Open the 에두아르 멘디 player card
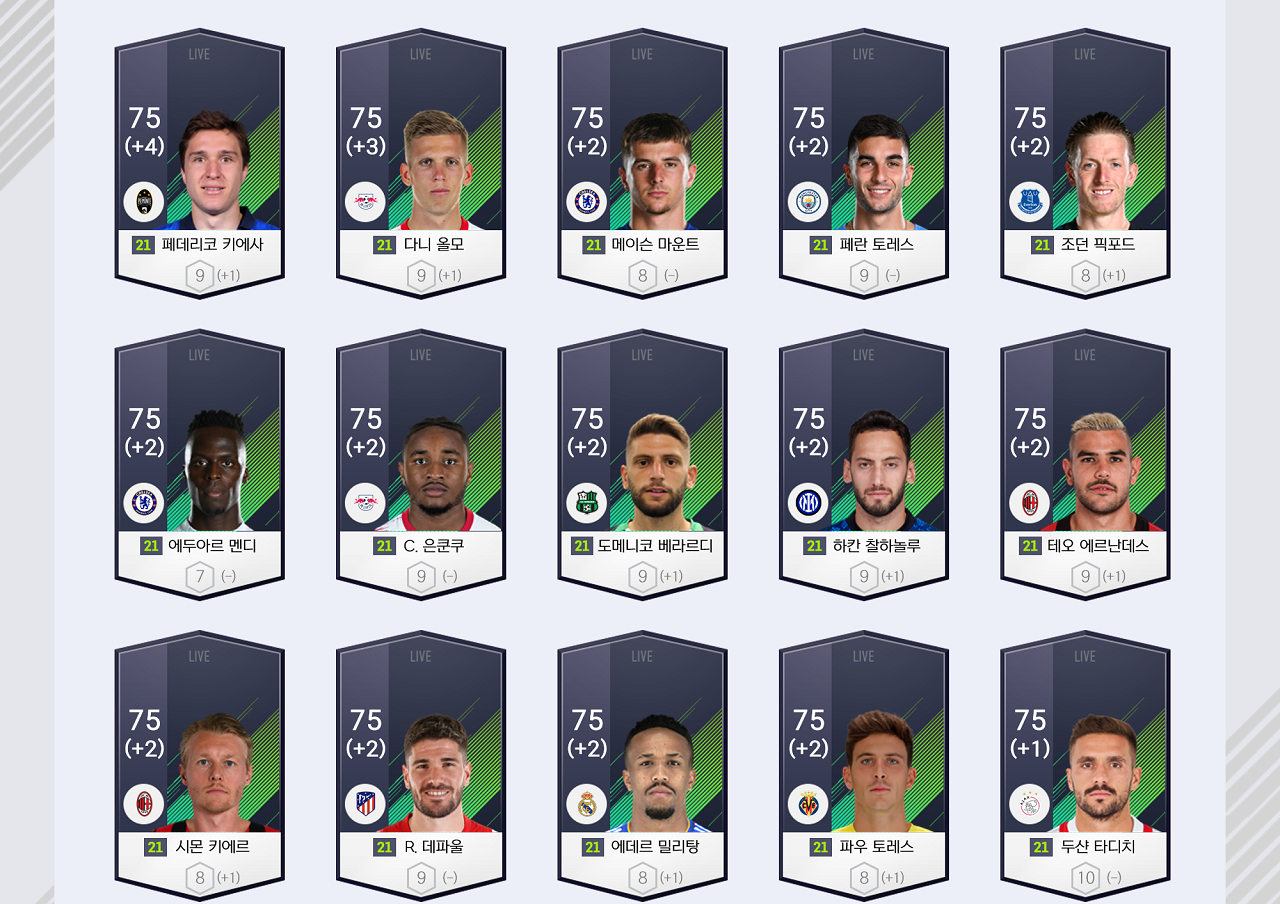The height and width of the screenshot is (904, 1280). (199, 466)
